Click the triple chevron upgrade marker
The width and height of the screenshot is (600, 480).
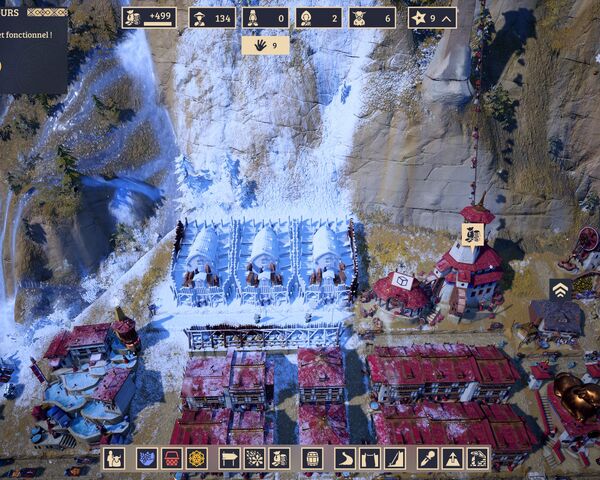click(x=561, y=289)
